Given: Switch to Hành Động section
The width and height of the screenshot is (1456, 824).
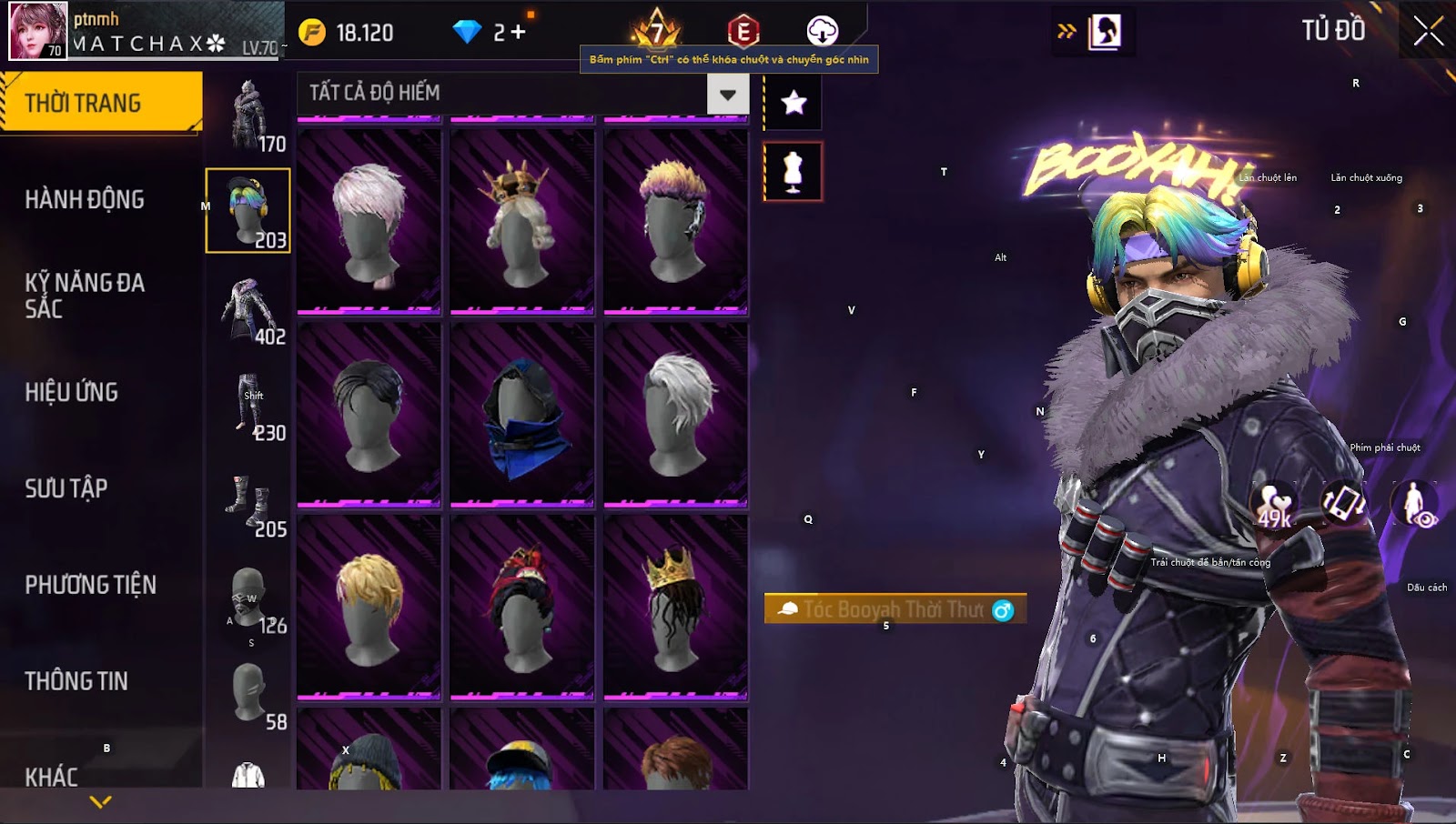Looking at the screenshot, I should click(x=85, y=199).
